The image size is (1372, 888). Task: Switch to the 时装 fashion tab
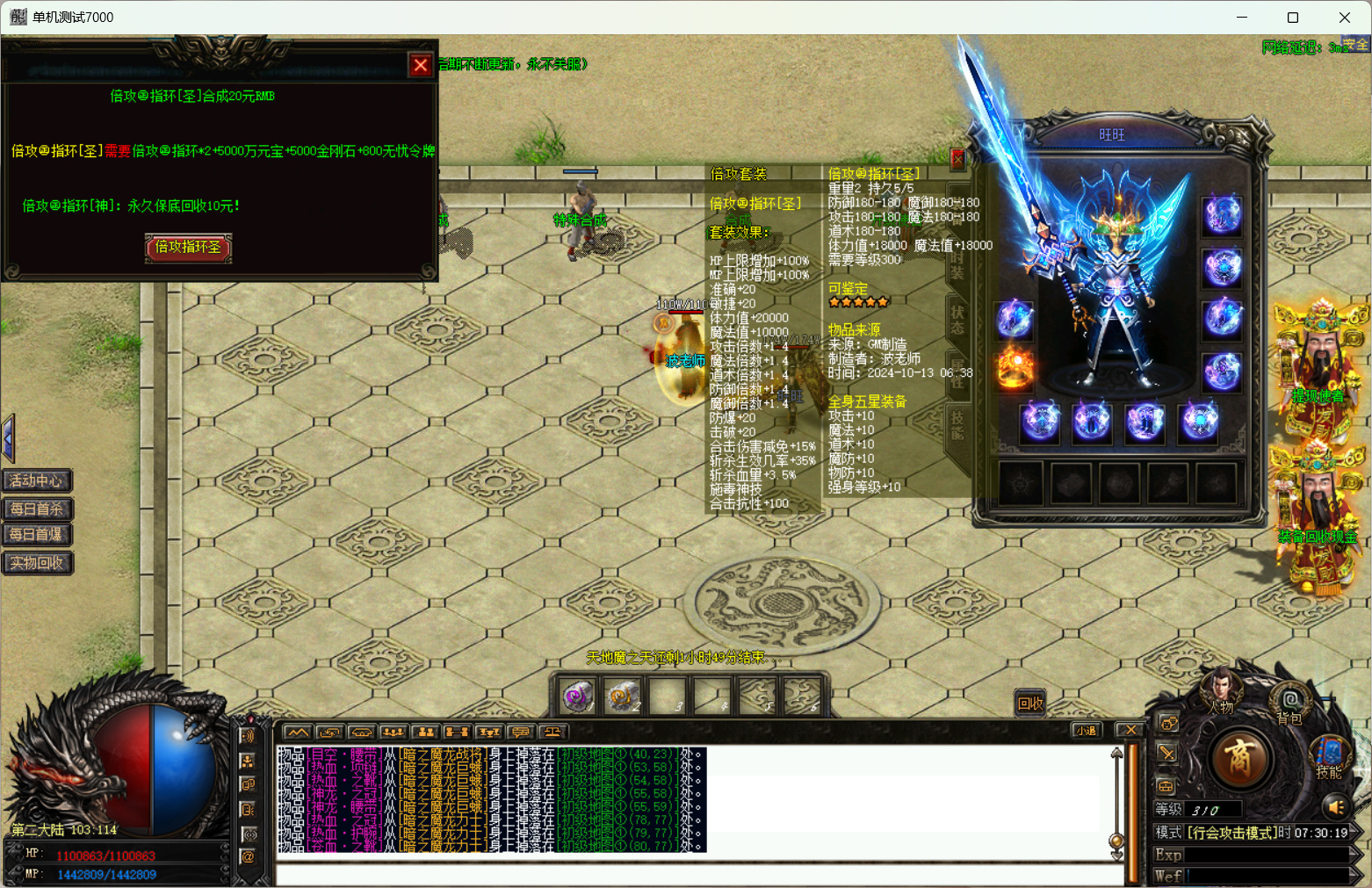[957, 265]
